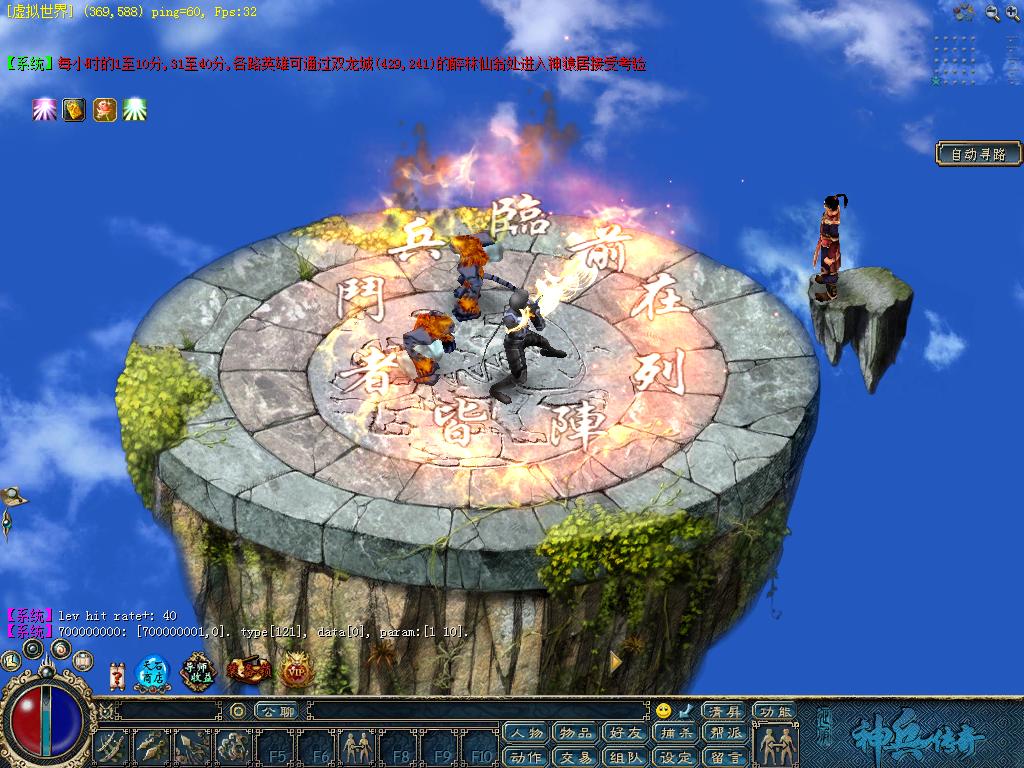Open the smiley emoticon picker
This screenshot has width=1024, height=768.
pyautogui.click(x=663, y=711)
